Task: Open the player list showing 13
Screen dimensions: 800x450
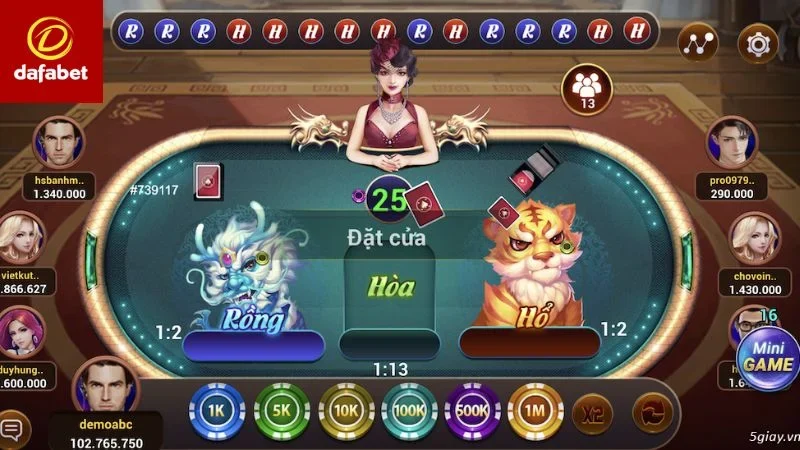Action: pos(588,89)
